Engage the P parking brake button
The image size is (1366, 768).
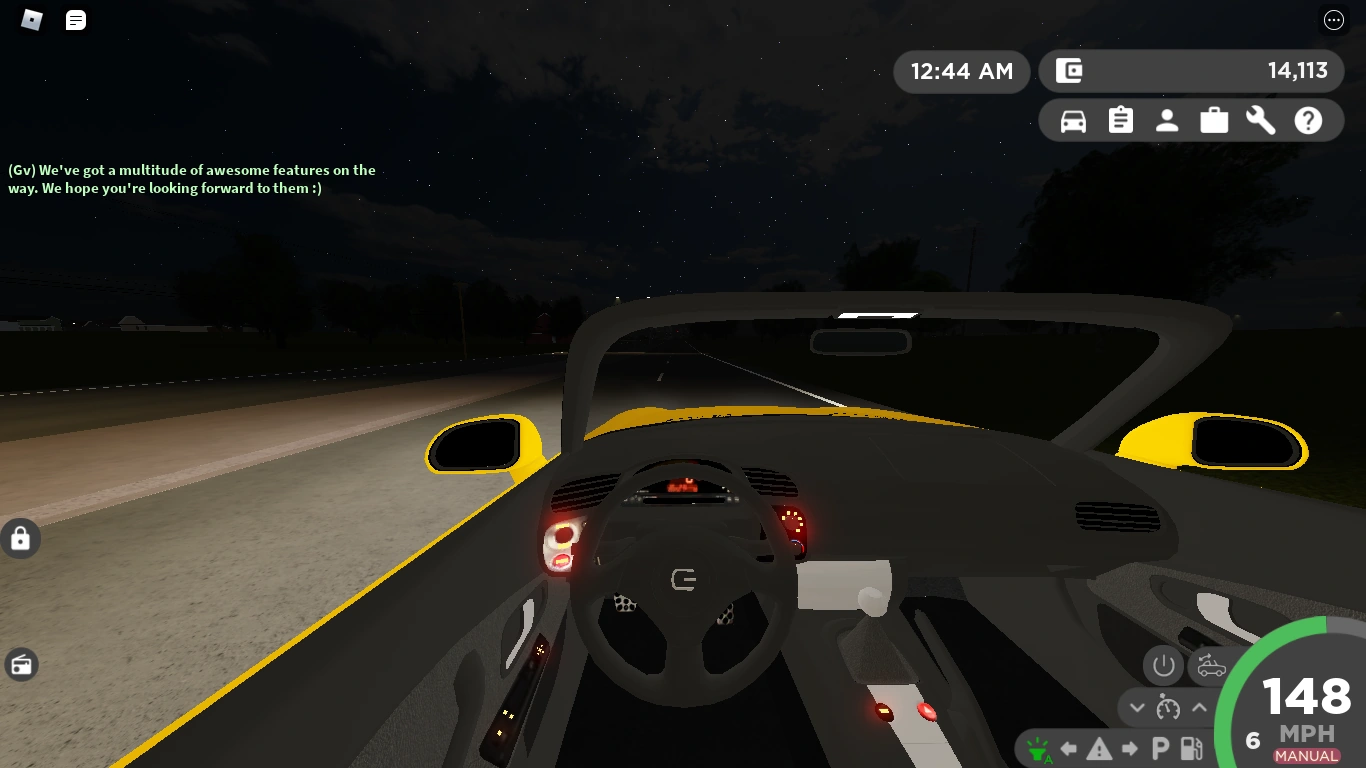1159,747
